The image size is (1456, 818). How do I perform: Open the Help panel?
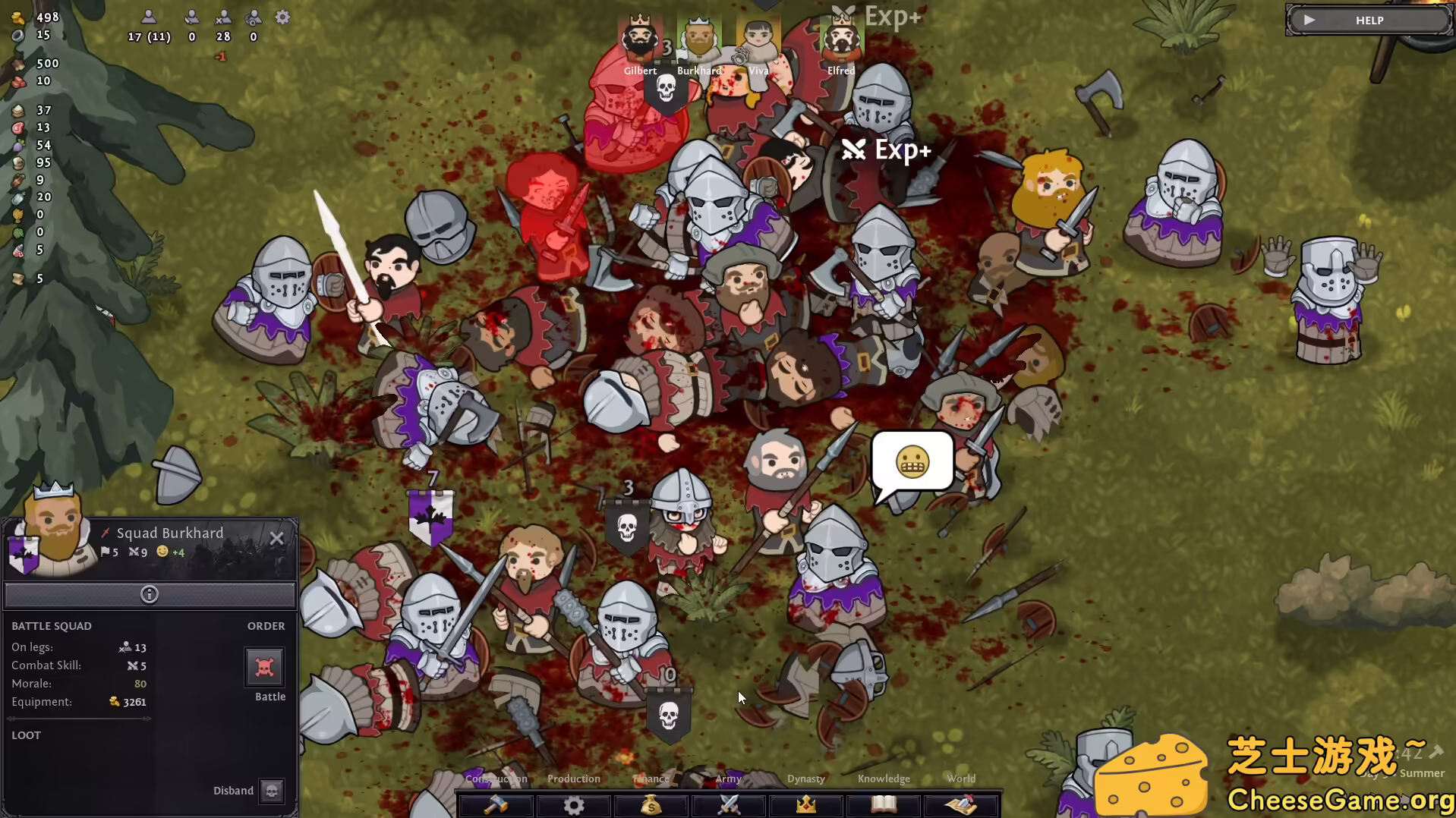point(1368,20)
